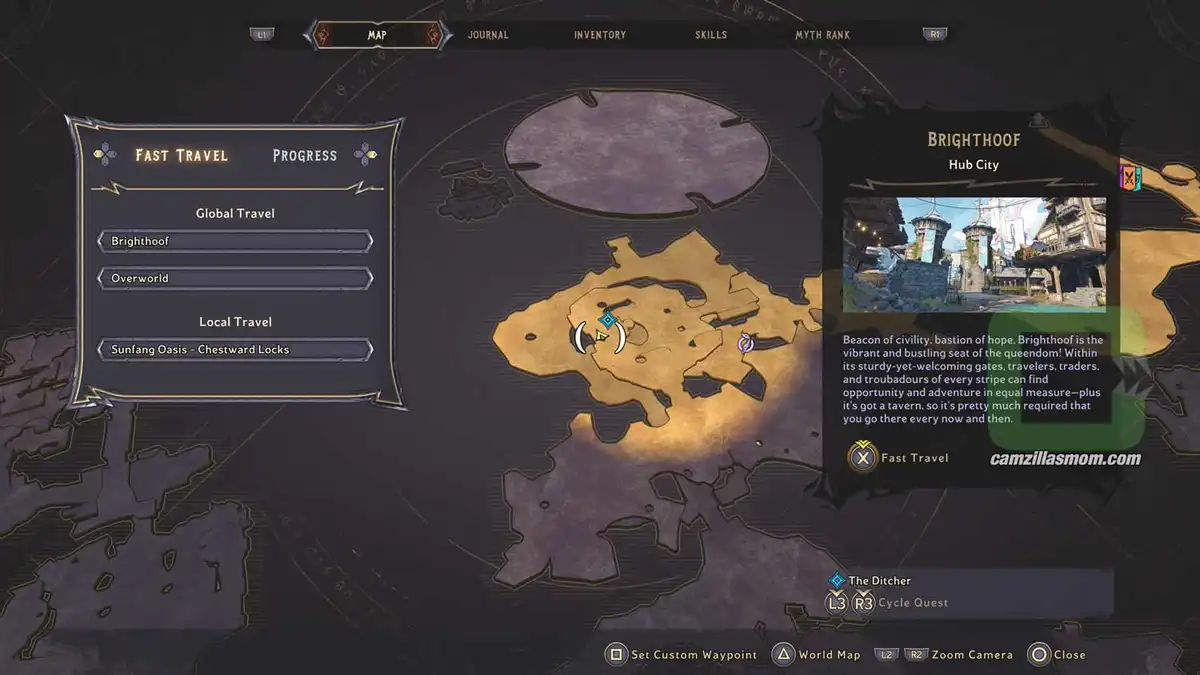Open the Inventory tab
The width and height of the screenshot is (1200, 675).
600,35
